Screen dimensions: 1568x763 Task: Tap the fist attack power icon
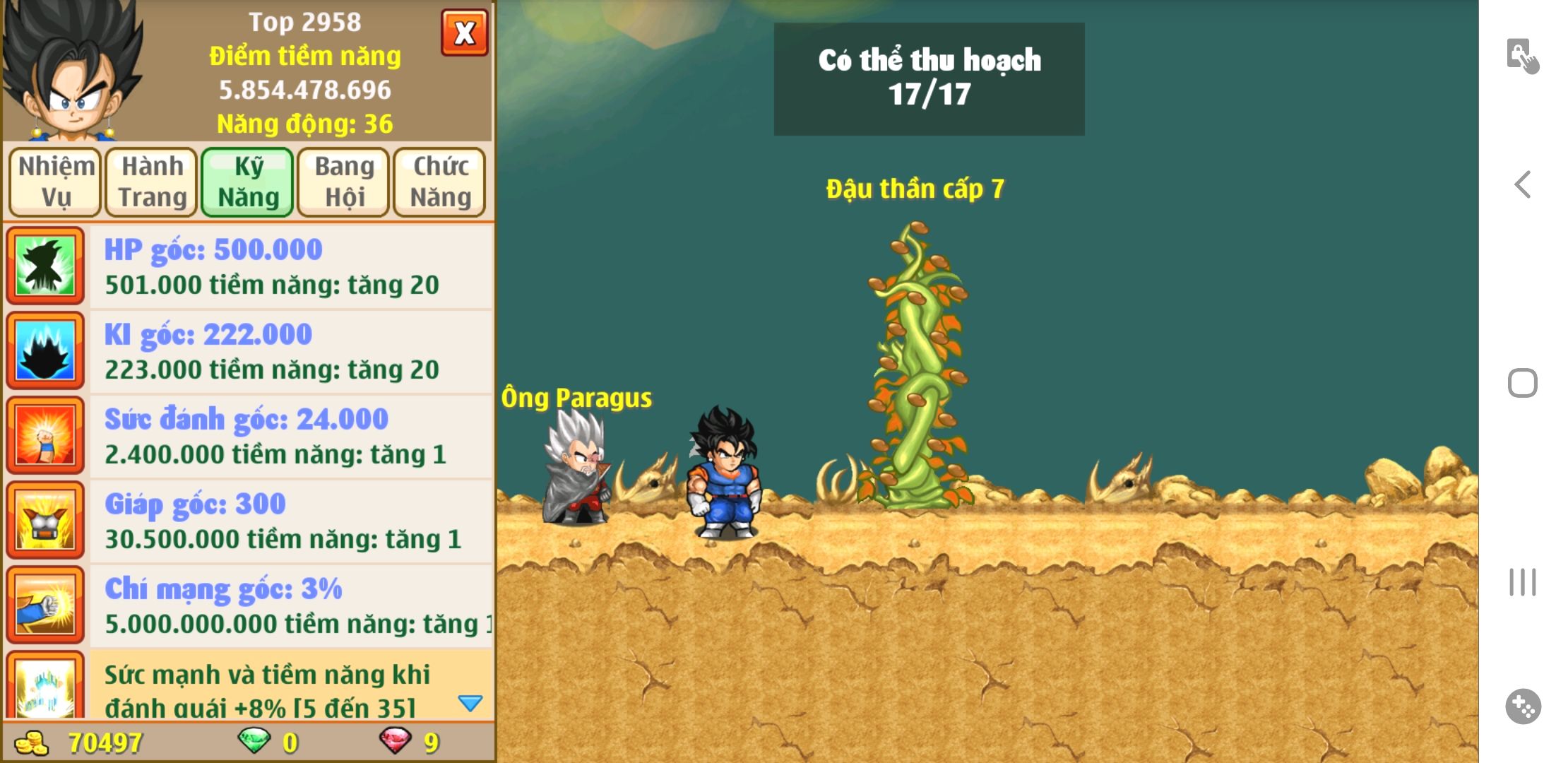pos(45,435)
